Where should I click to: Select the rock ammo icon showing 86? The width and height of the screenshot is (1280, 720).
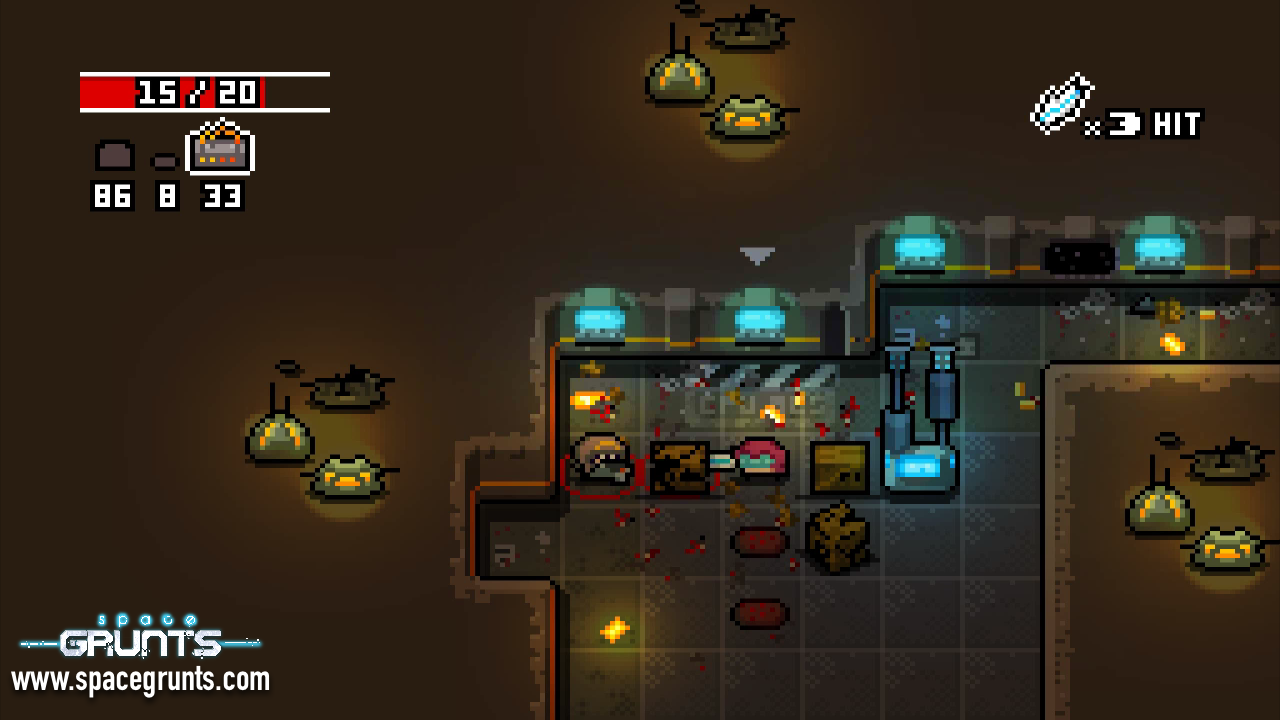point(112,155)
